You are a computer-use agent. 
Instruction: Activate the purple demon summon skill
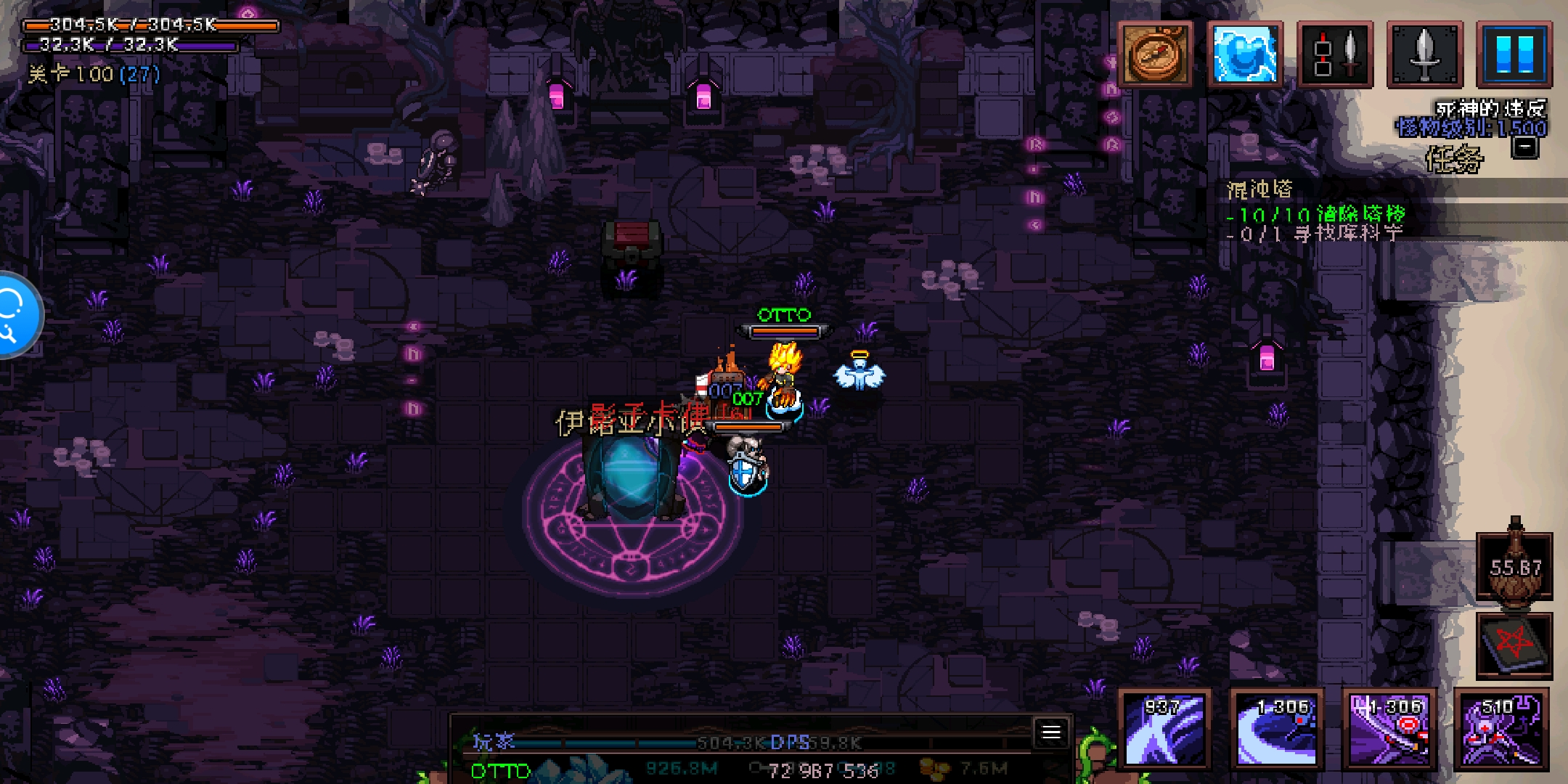(x=1501, y=729)
